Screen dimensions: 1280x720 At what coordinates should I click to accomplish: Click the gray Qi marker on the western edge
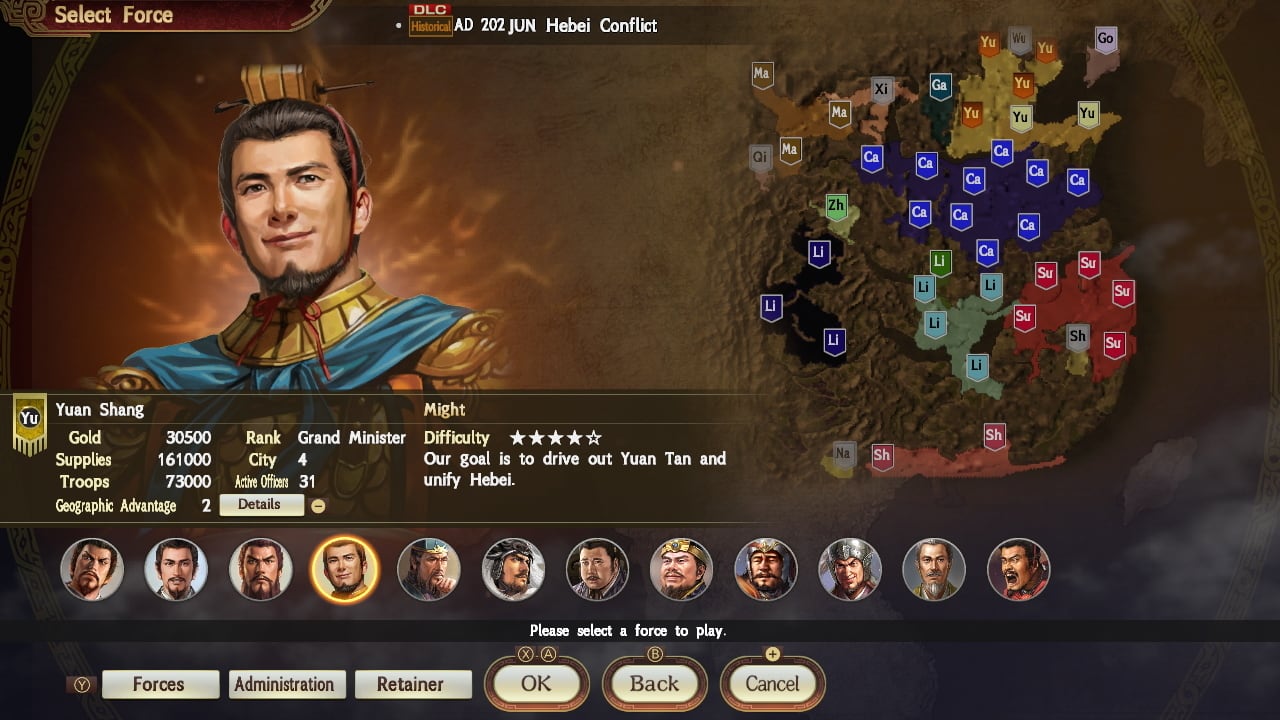tap(760, 157)
